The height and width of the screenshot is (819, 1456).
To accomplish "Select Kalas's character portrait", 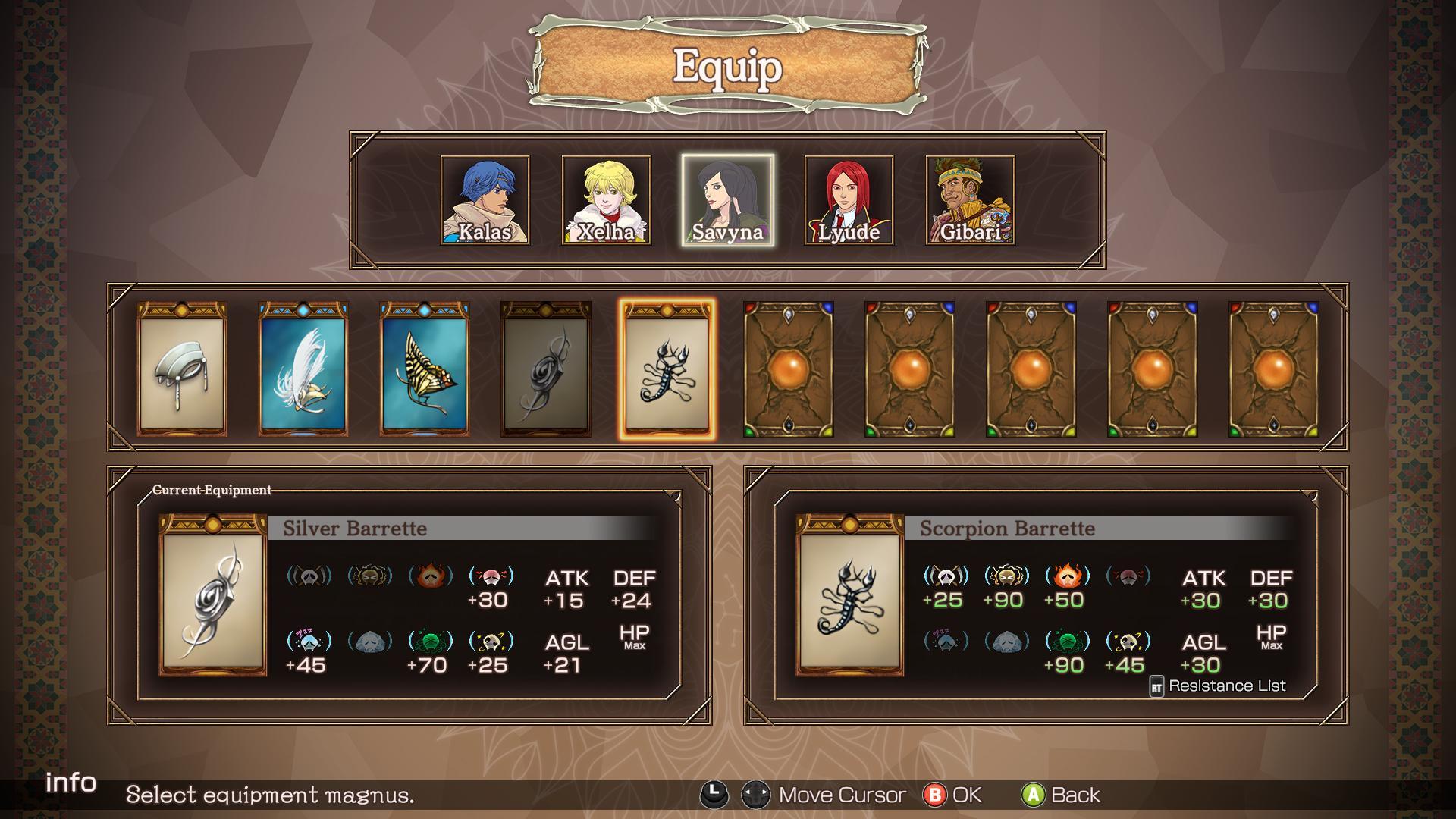I will click(485, 200).
